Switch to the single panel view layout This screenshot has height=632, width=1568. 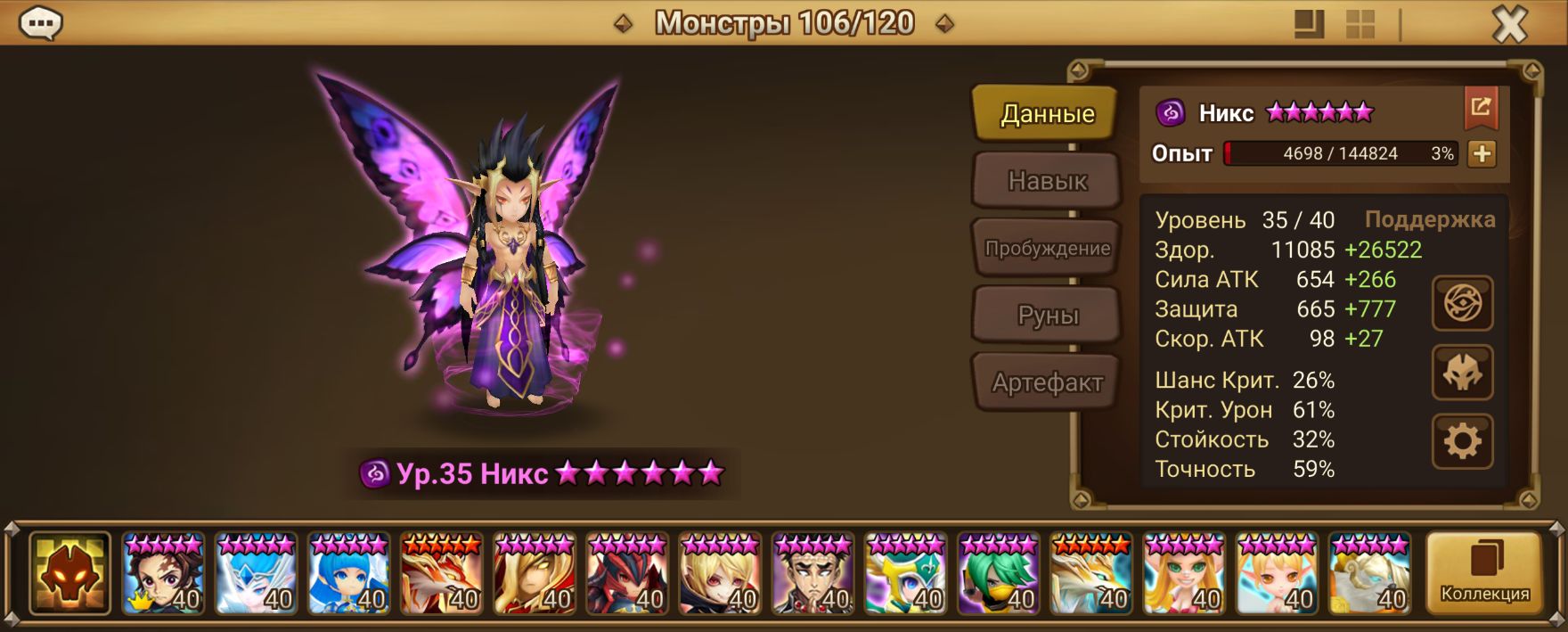tap(1309, 25)
